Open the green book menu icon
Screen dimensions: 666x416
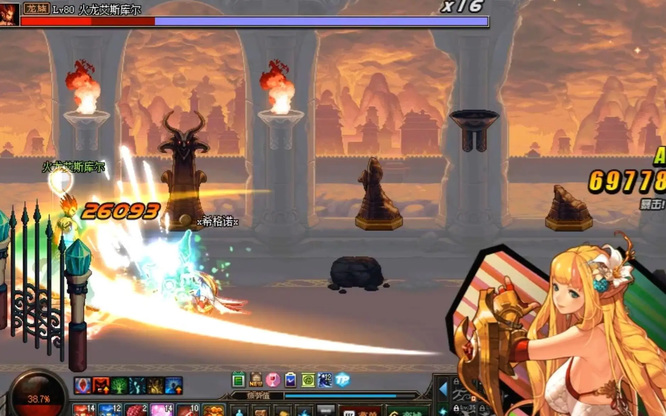239,380
